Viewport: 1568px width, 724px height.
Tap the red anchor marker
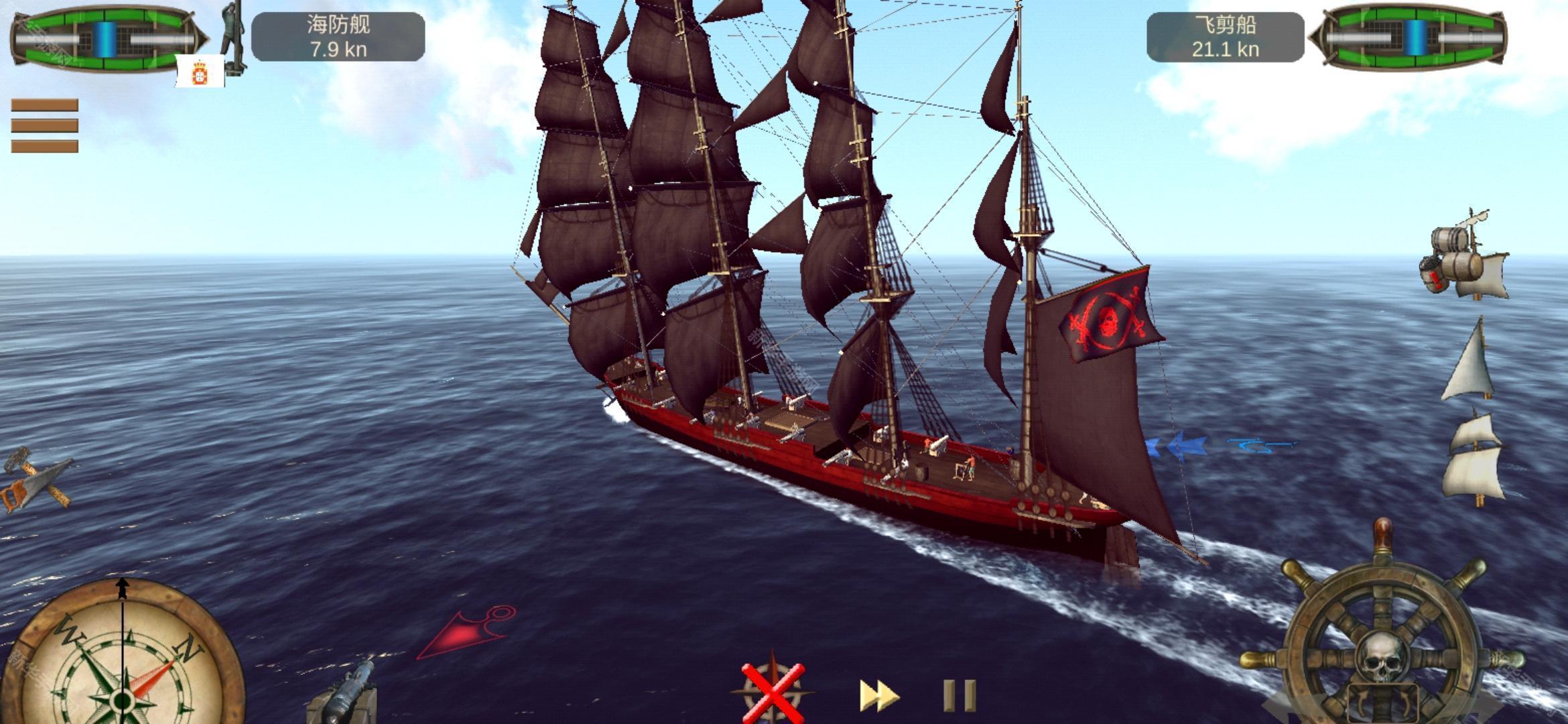click(468, 632)
